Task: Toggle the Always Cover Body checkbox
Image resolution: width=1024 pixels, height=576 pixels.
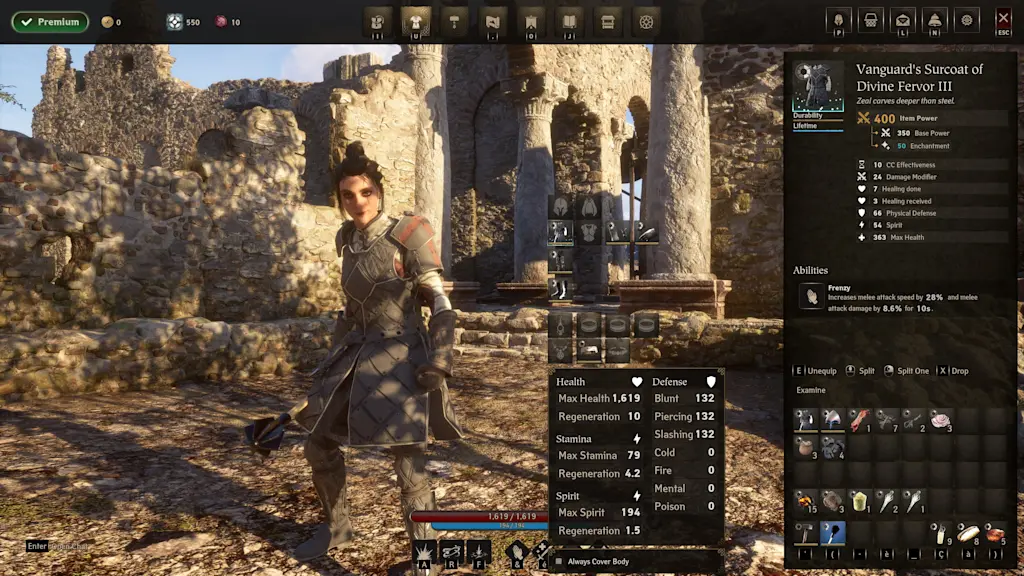Action: tap(559, 562)
